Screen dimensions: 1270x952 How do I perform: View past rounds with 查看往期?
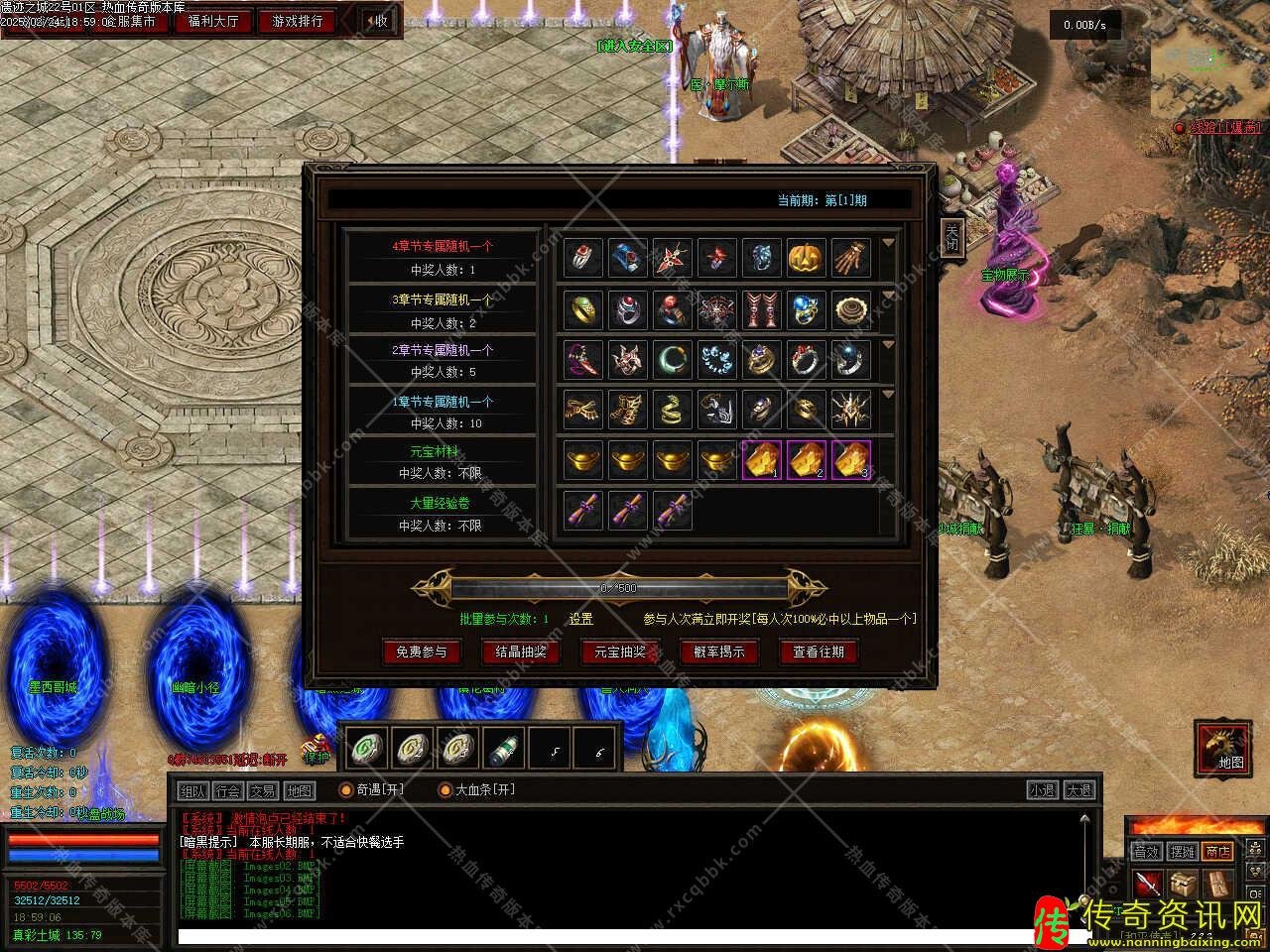(x=819, y=652)
